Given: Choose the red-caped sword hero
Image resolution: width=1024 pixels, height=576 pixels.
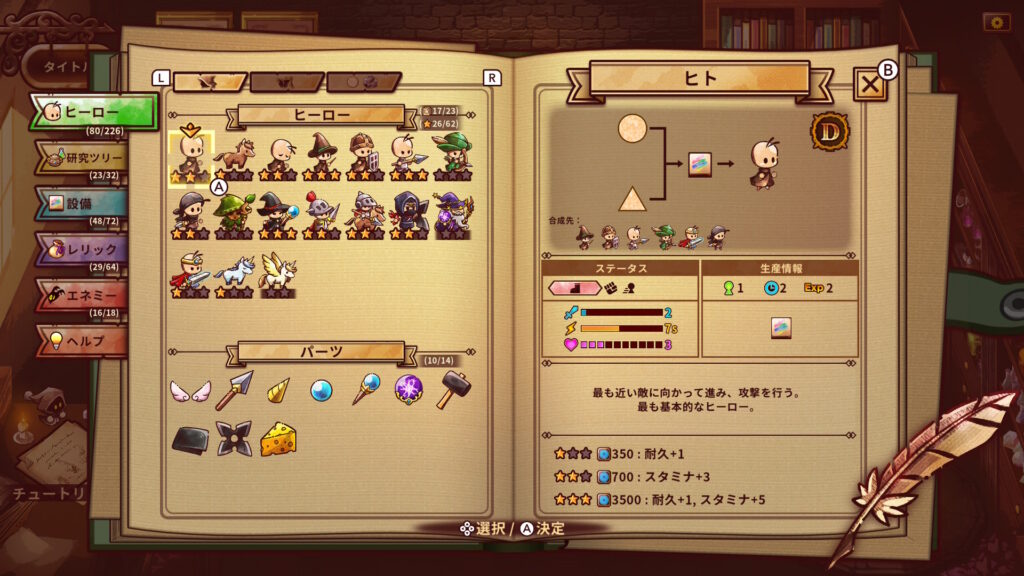Looking at the screenshot, I should click(189, 271).
